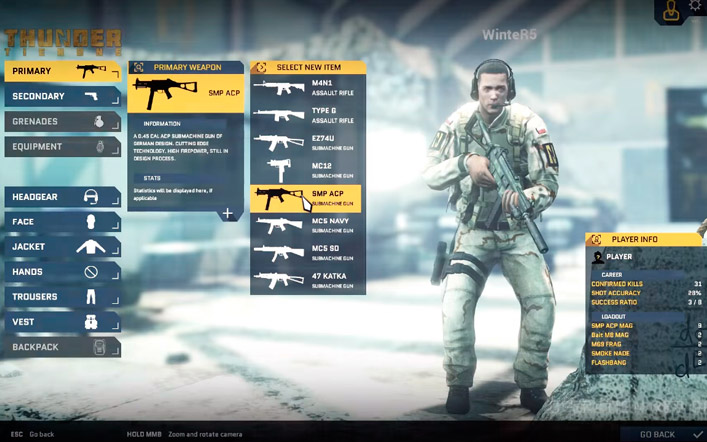Select the Primary weapon category
This screenshot has height=442, width=707.
[62, 71]
